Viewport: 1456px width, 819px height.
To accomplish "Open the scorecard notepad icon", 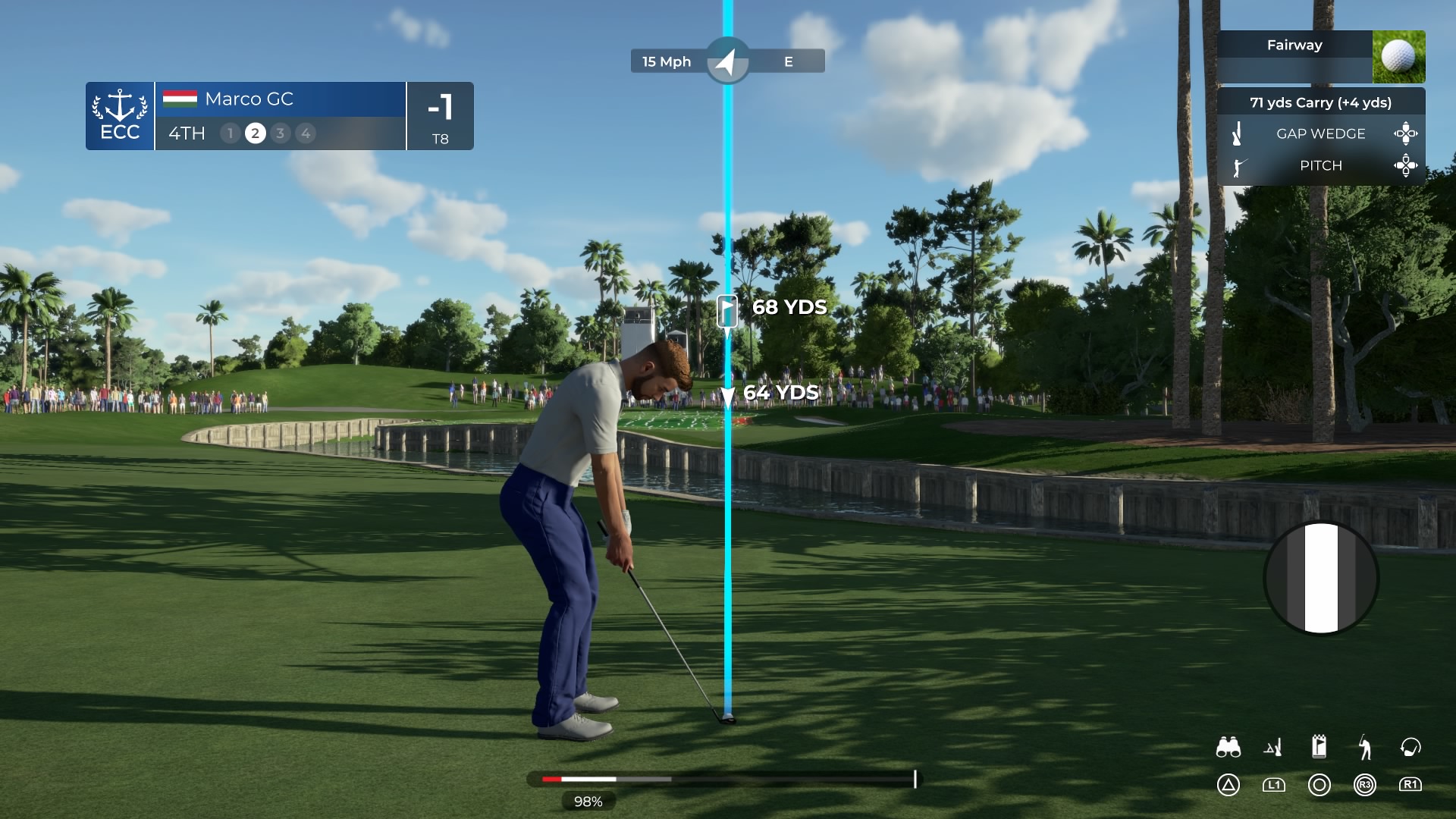I will [1319, 746].
